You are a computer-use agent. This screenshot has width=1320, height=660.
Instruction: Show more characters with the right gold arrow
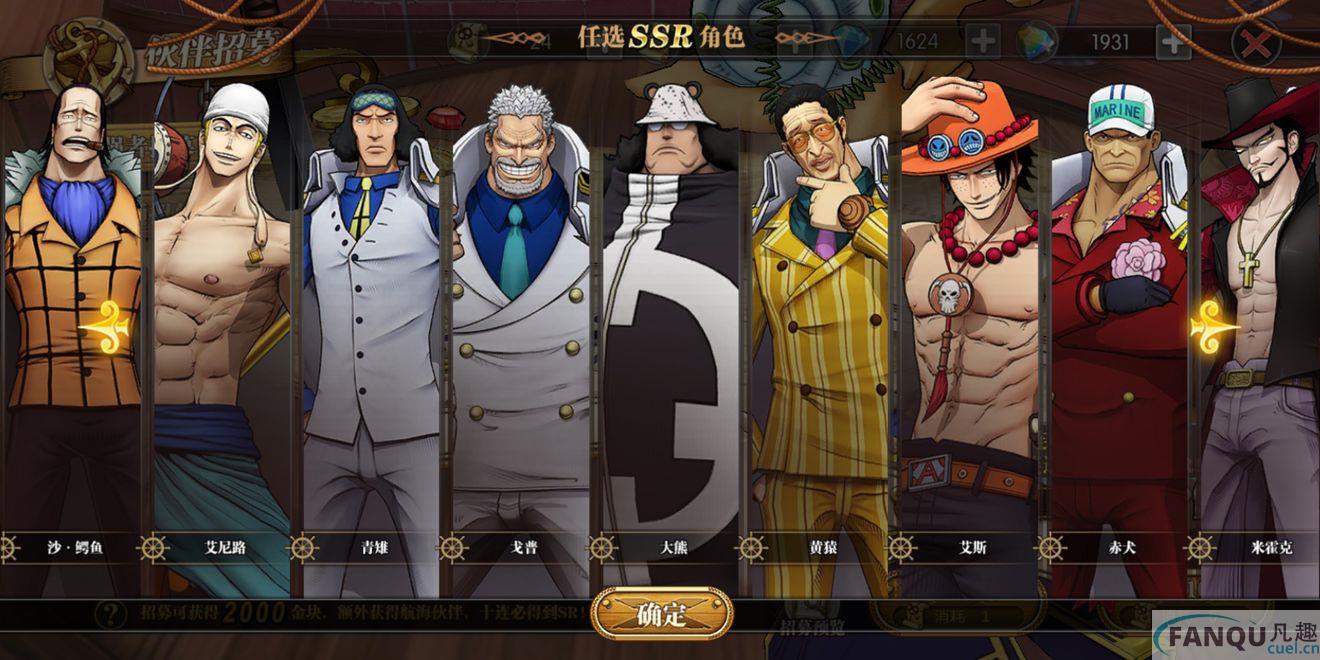coord(1213,325)
